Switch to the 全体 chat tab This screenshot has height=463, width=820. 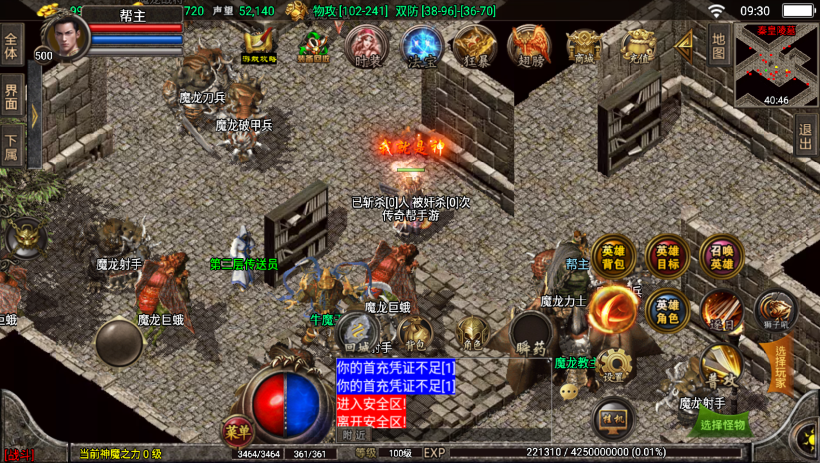pyautogui.click(x=12, y=47)
